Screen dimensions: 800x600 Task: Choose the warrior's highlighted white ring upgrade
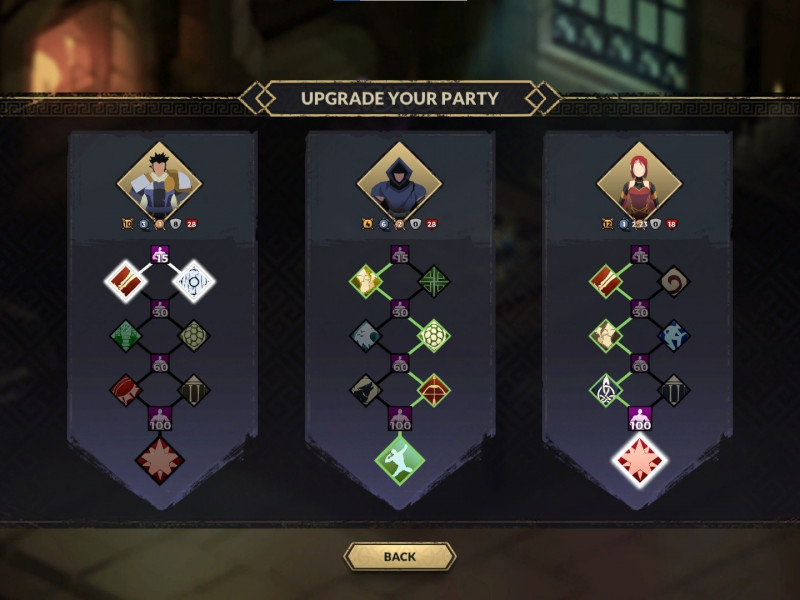point(193,281)
